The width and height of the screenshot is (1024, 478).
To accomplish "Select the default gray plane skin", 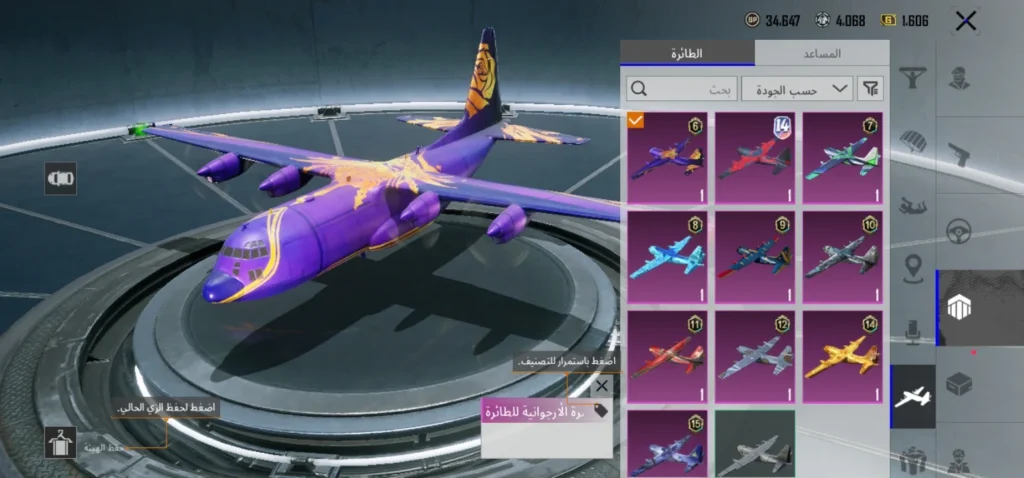I will coord(755,445).
